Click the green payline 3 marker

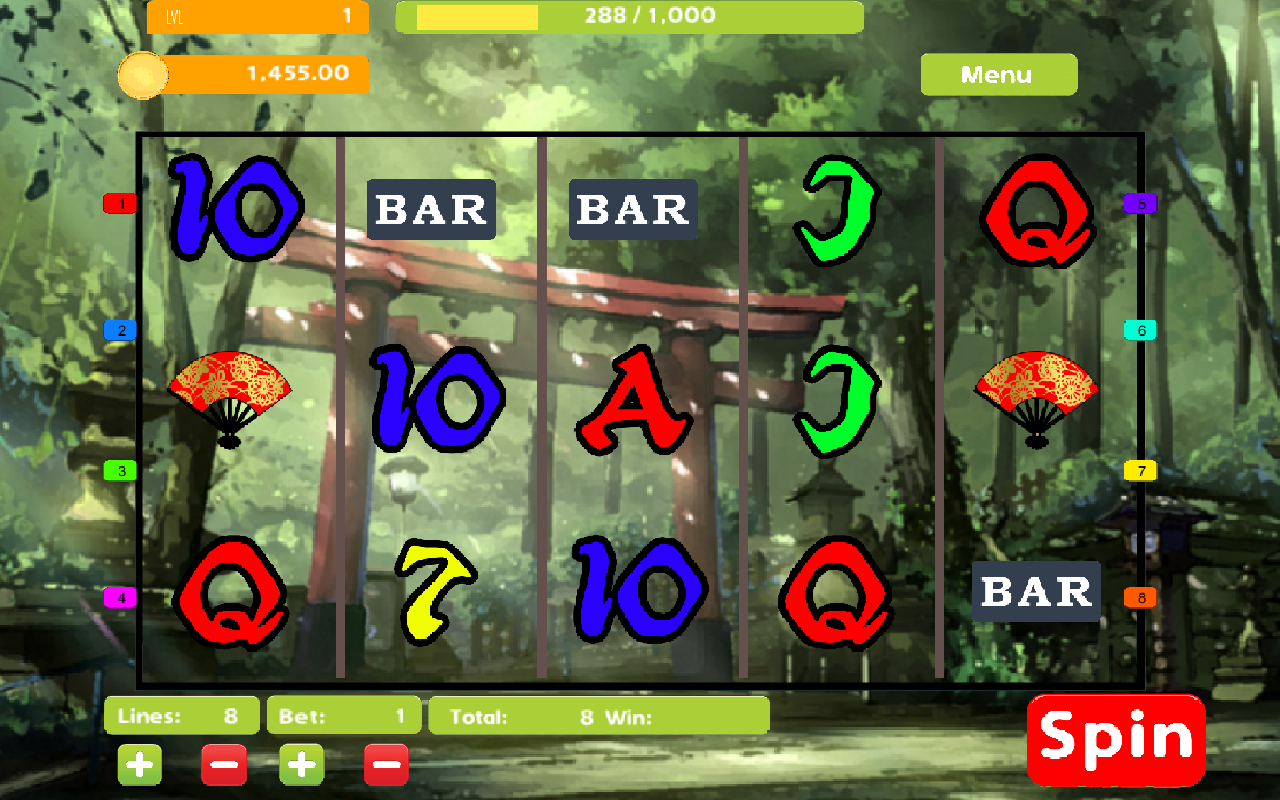tap(120, 470)
